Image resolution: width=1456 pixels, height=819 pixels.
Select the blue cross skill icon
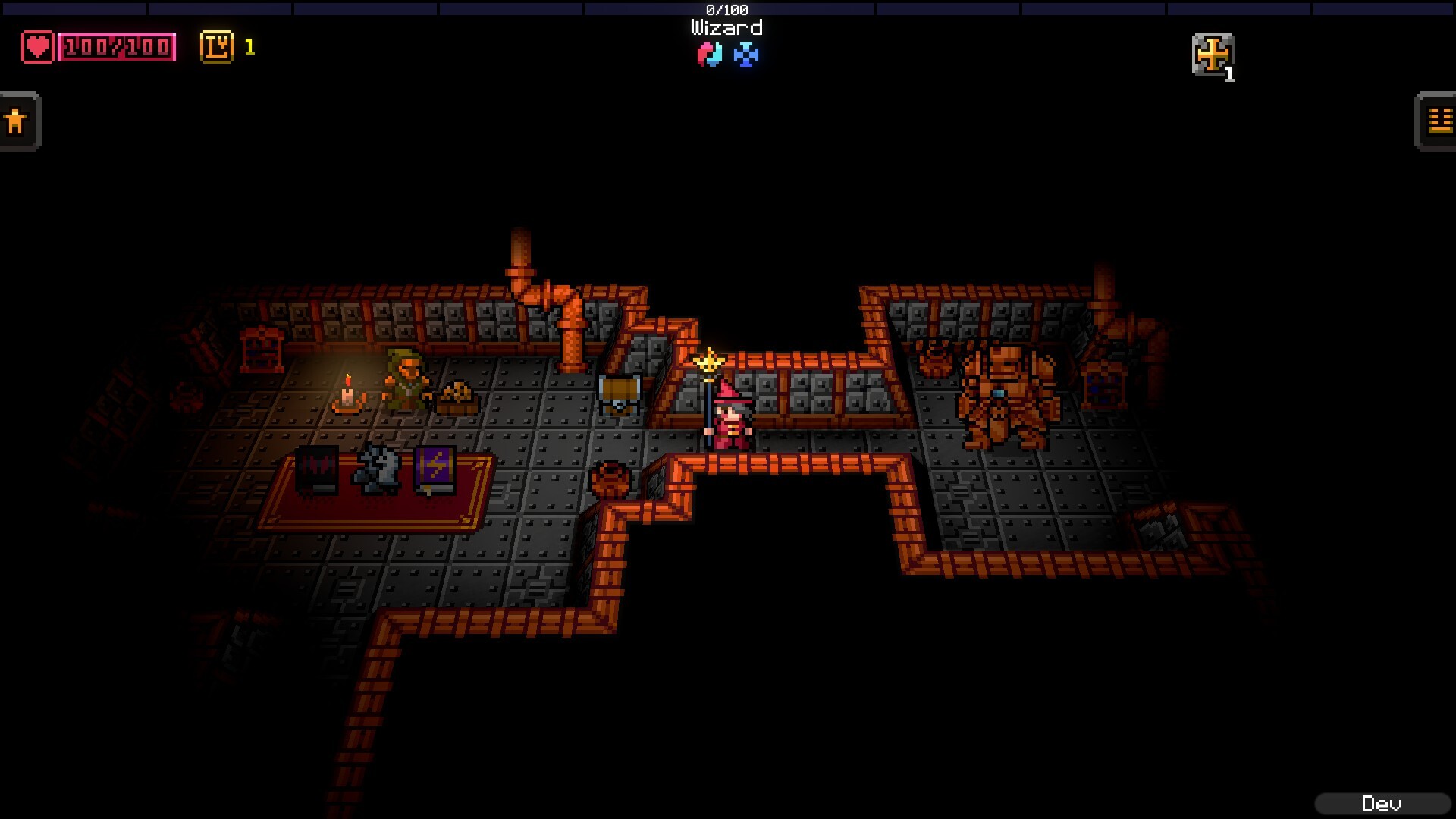[747, 54]
